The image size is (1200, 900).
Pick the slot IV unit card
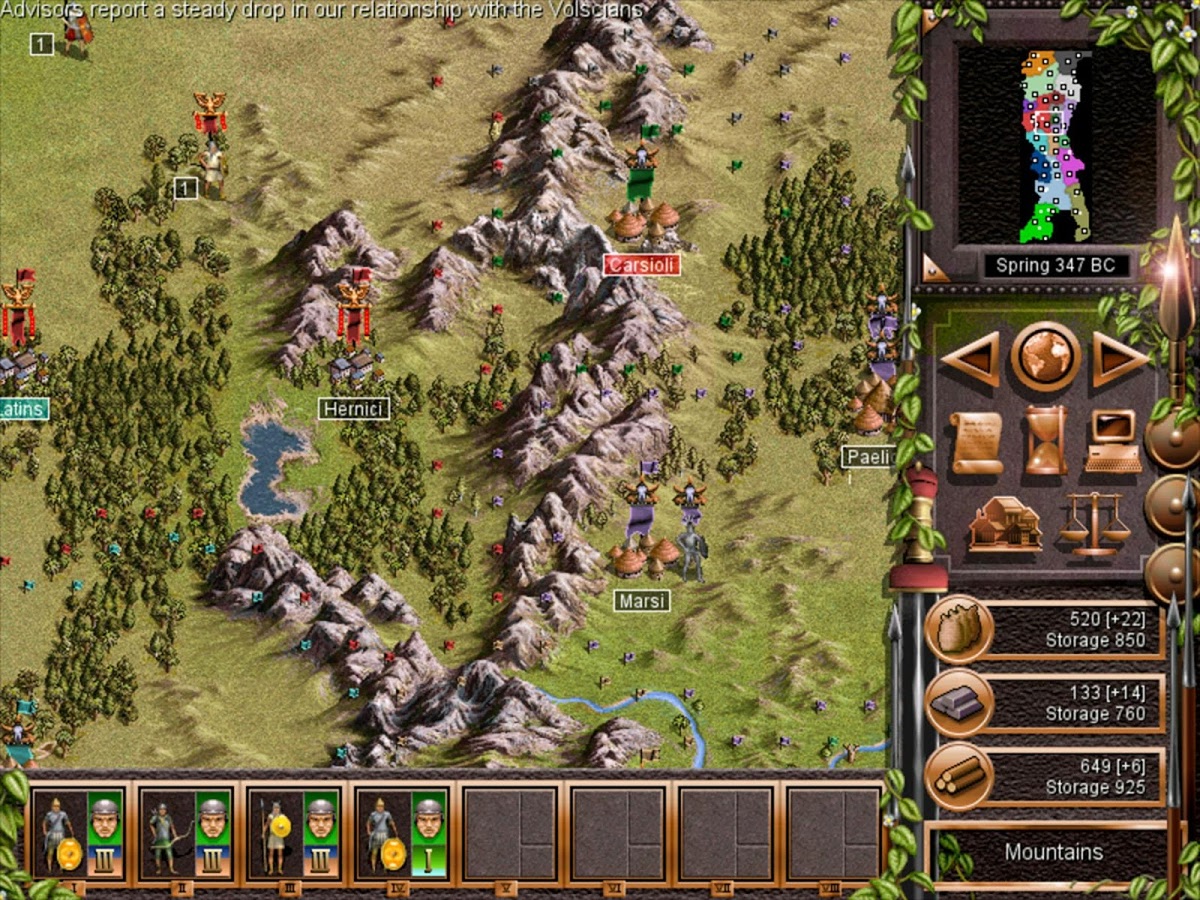click(x=402, y=833)
